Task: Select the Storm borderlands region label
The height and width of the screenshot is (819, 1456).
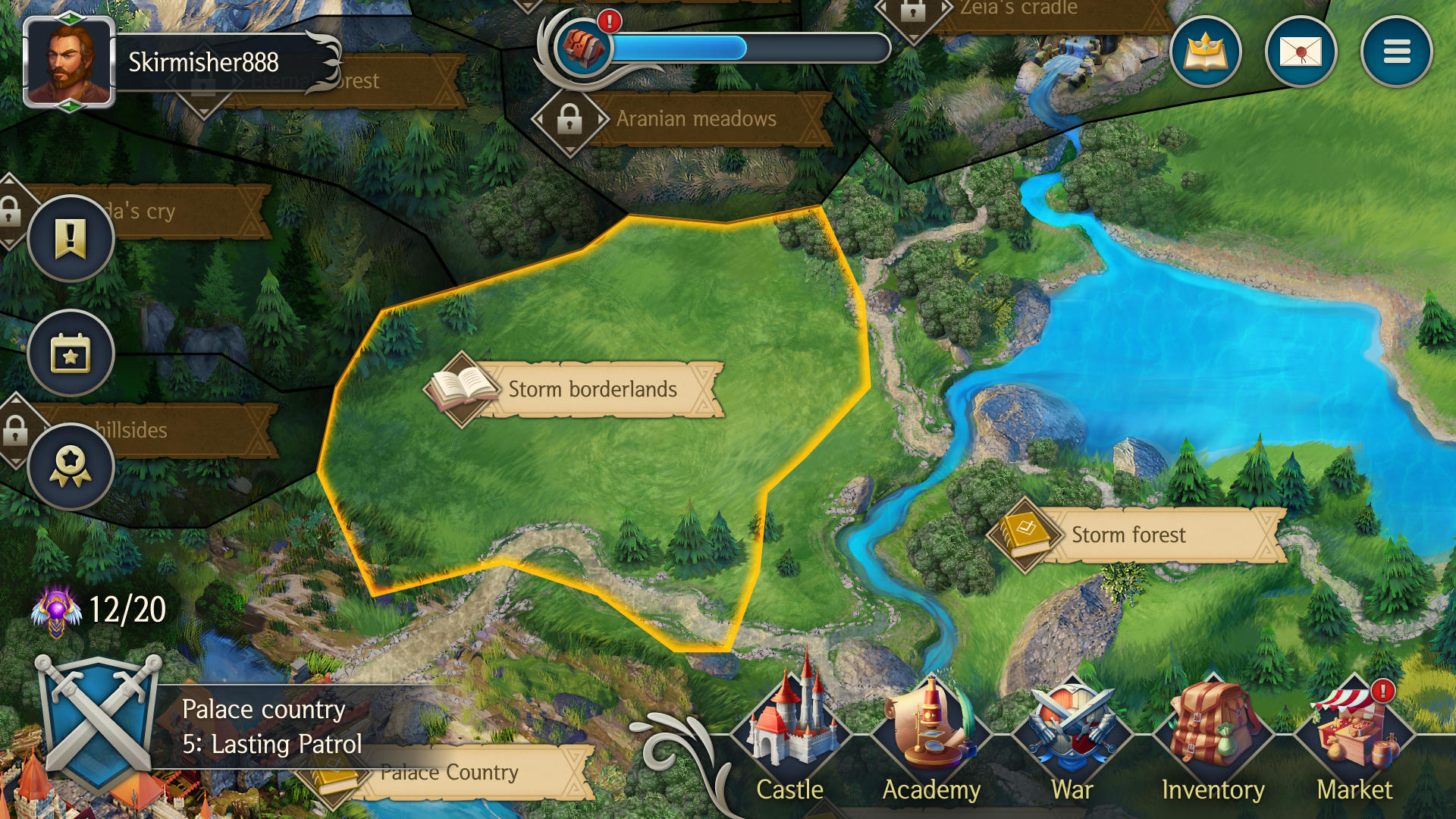Action: pyautogui.click(x=592, y=390)
